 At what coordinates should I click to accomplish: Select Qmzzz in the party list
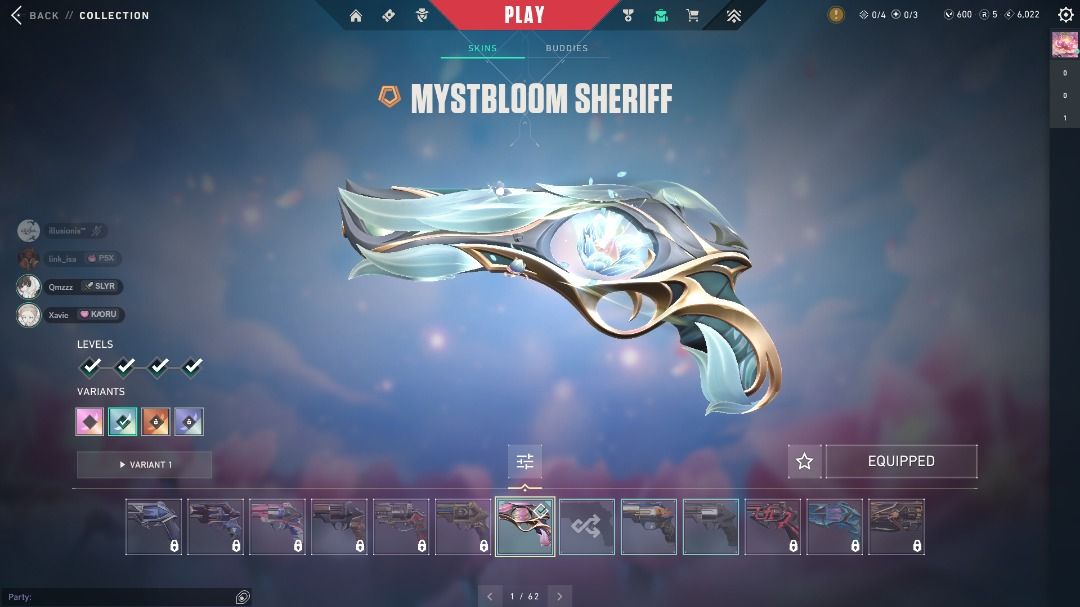click(x=62, y=287)
